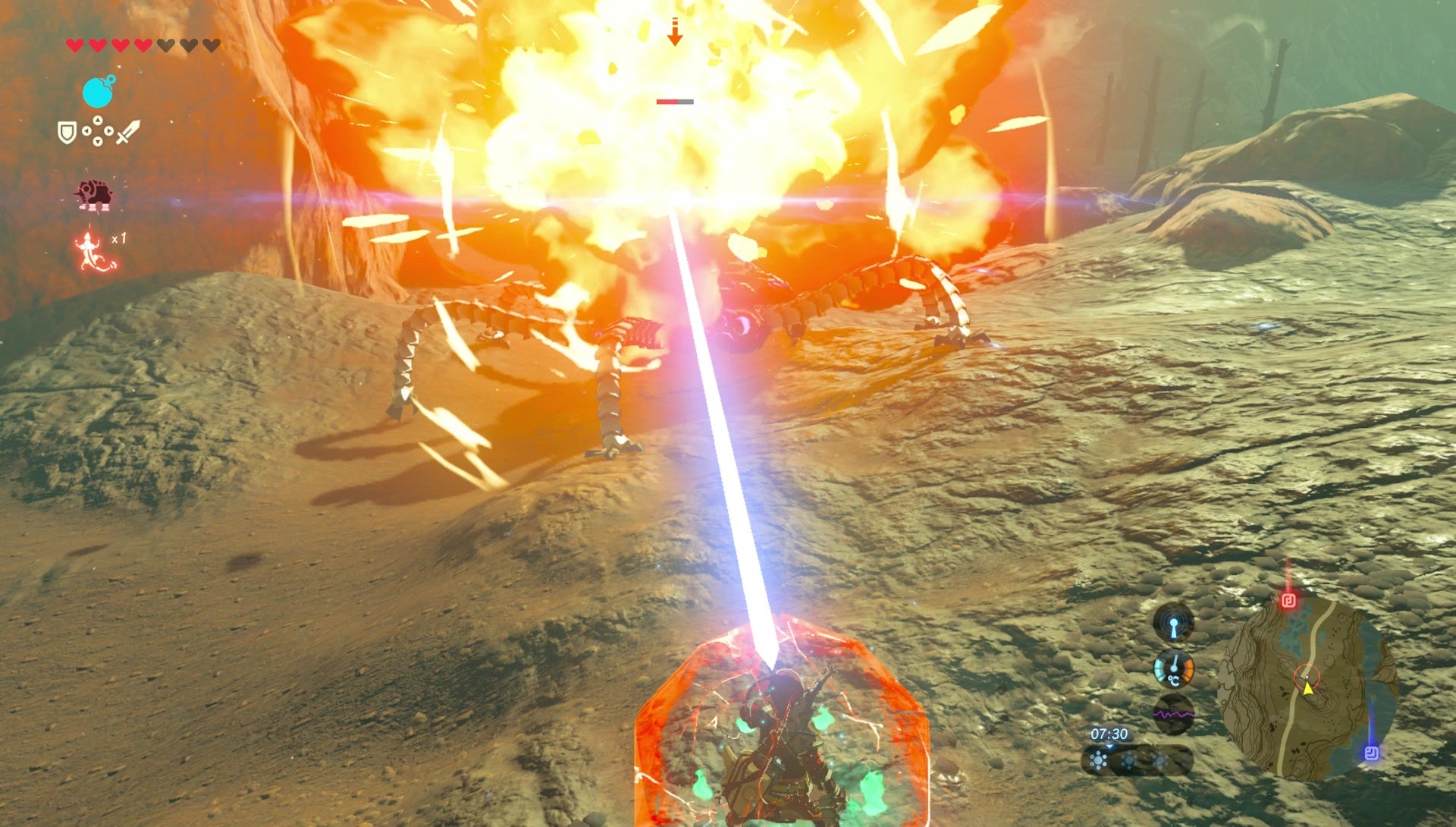The width and height of the screenshot is (1456, 827).
Task: Select the Remote Bomb rune icon
Action: [x=98, y=91]
